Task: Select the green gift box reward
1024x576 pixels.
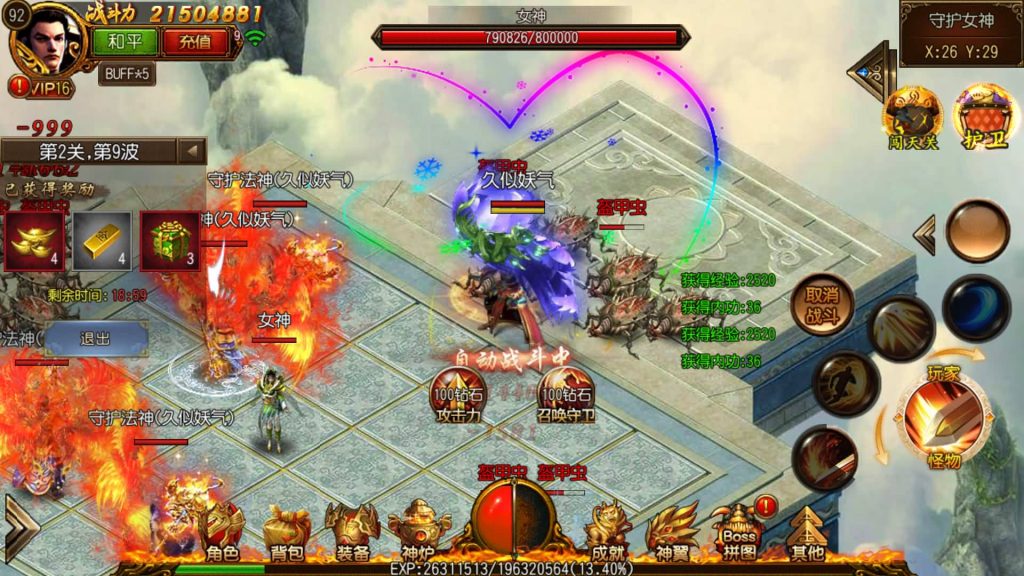Action: pos(168,240)
